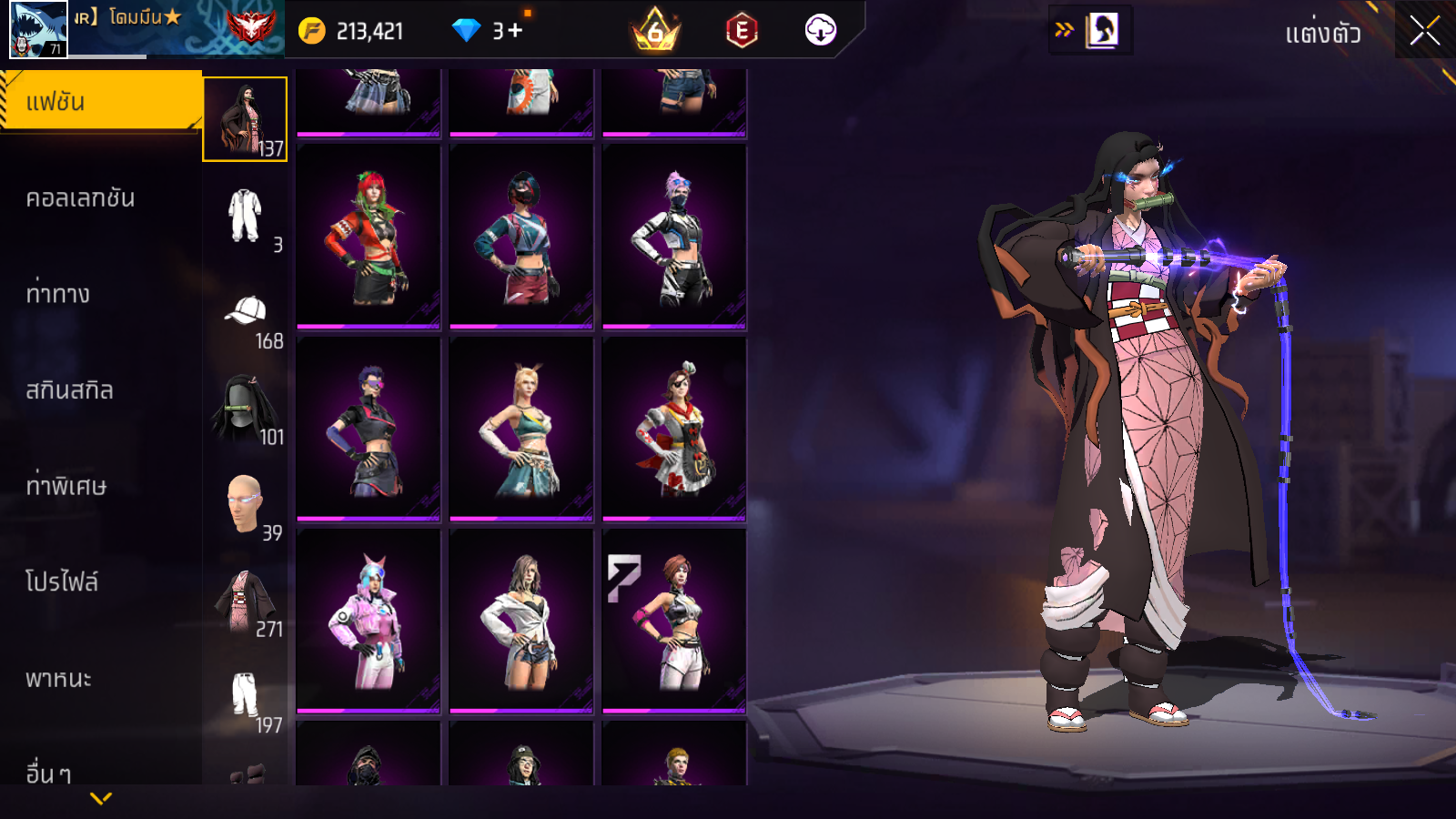The image size is (1456, 819).
Task: Select the face category with 39 items
Action: pos(245,503)
